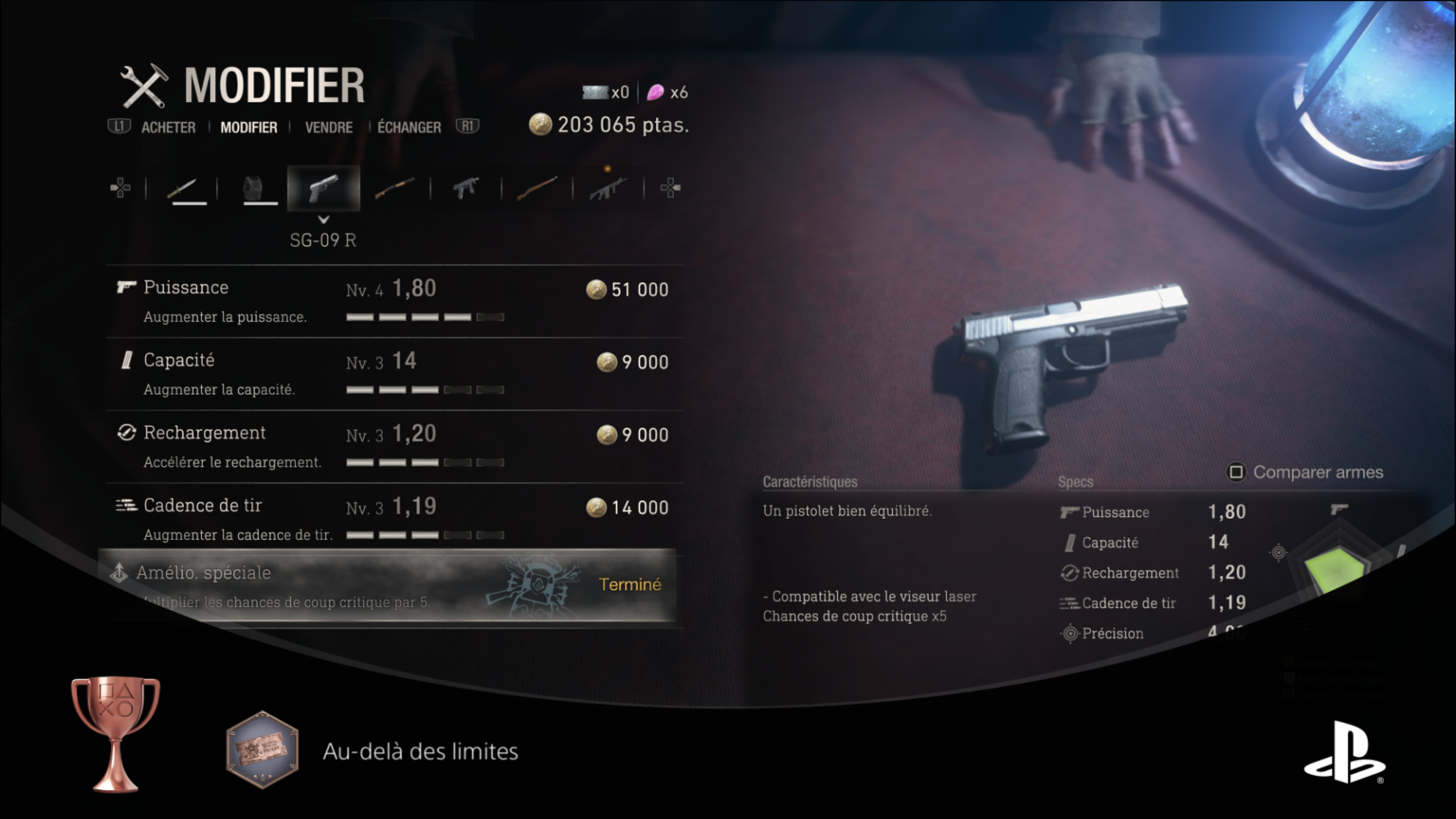Upgrade Puissance for 51 000 ptas

coord(394,301)
